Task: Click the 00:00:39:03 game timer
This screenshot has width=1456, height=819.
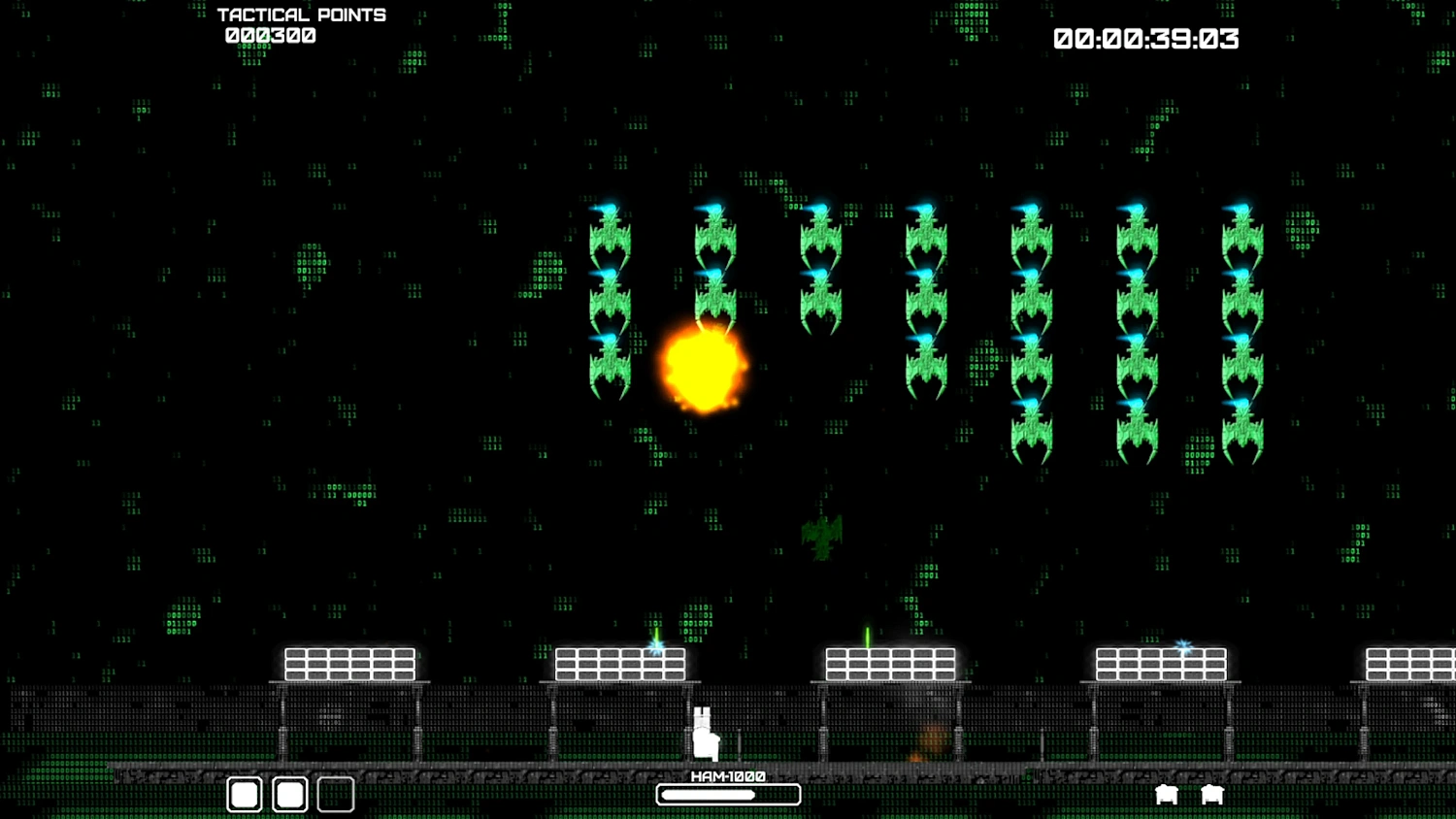Action: click(x=1145, y=39)
